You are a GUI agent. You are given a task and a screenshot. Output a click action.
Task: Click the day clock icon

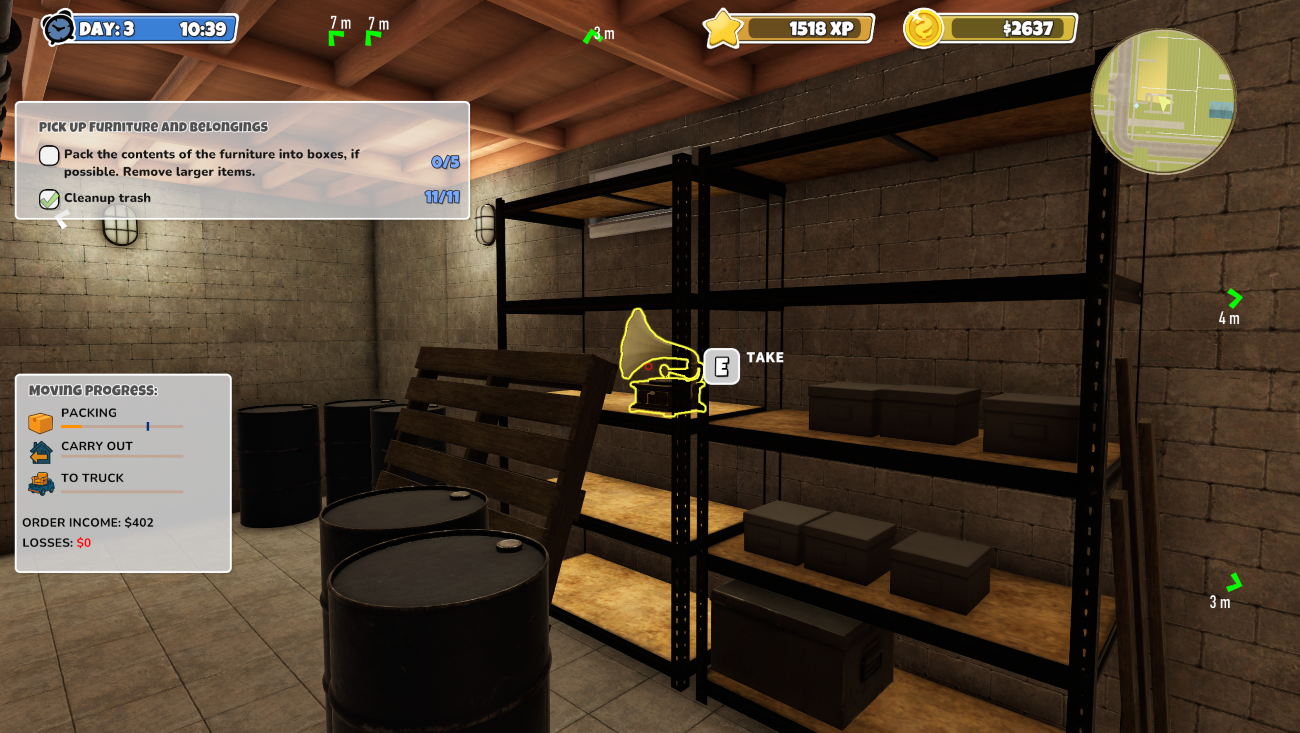click(59, 28)
